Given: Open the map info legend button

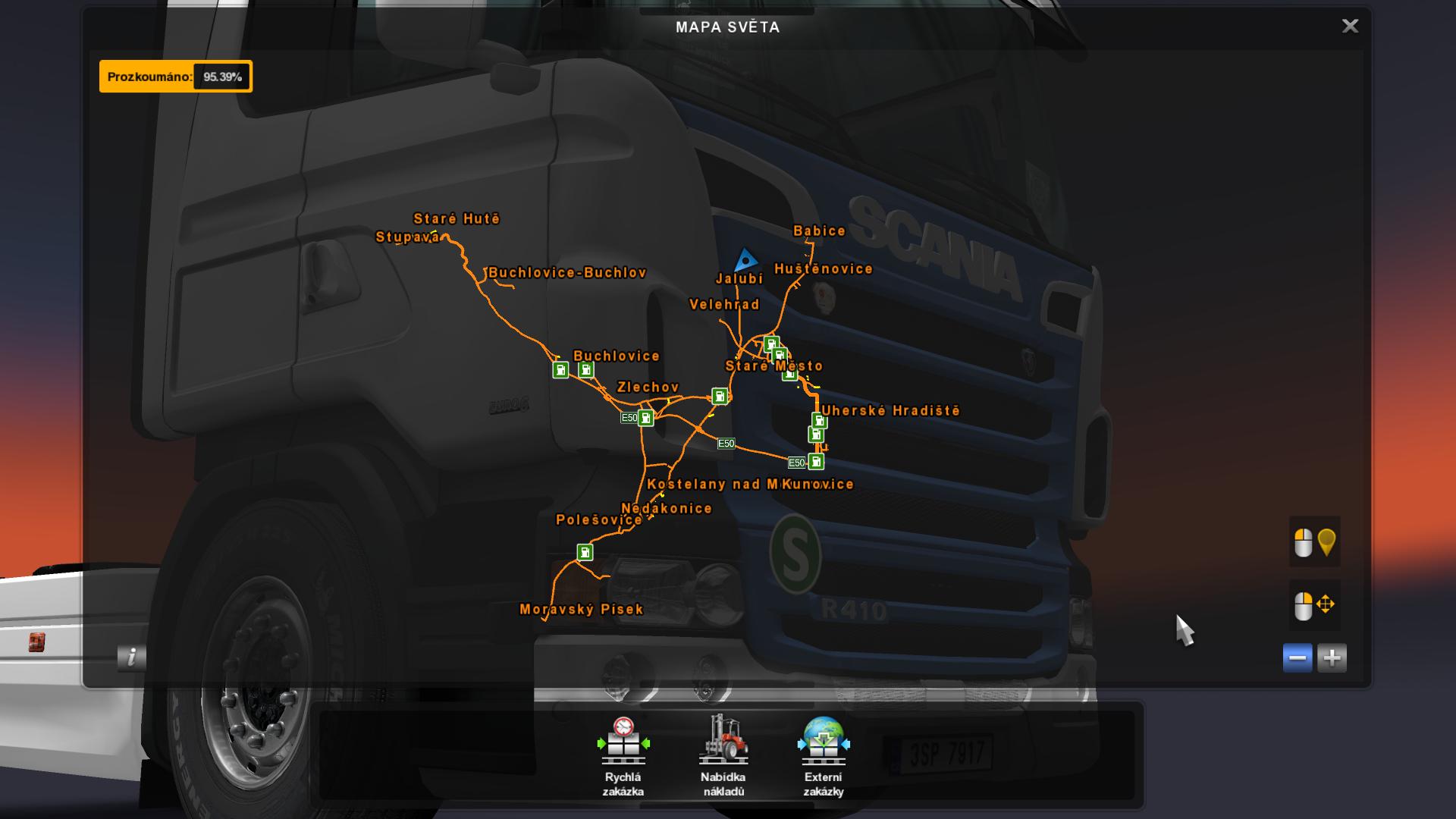Looking at the screenshot, I should click(x=132, y=657).
